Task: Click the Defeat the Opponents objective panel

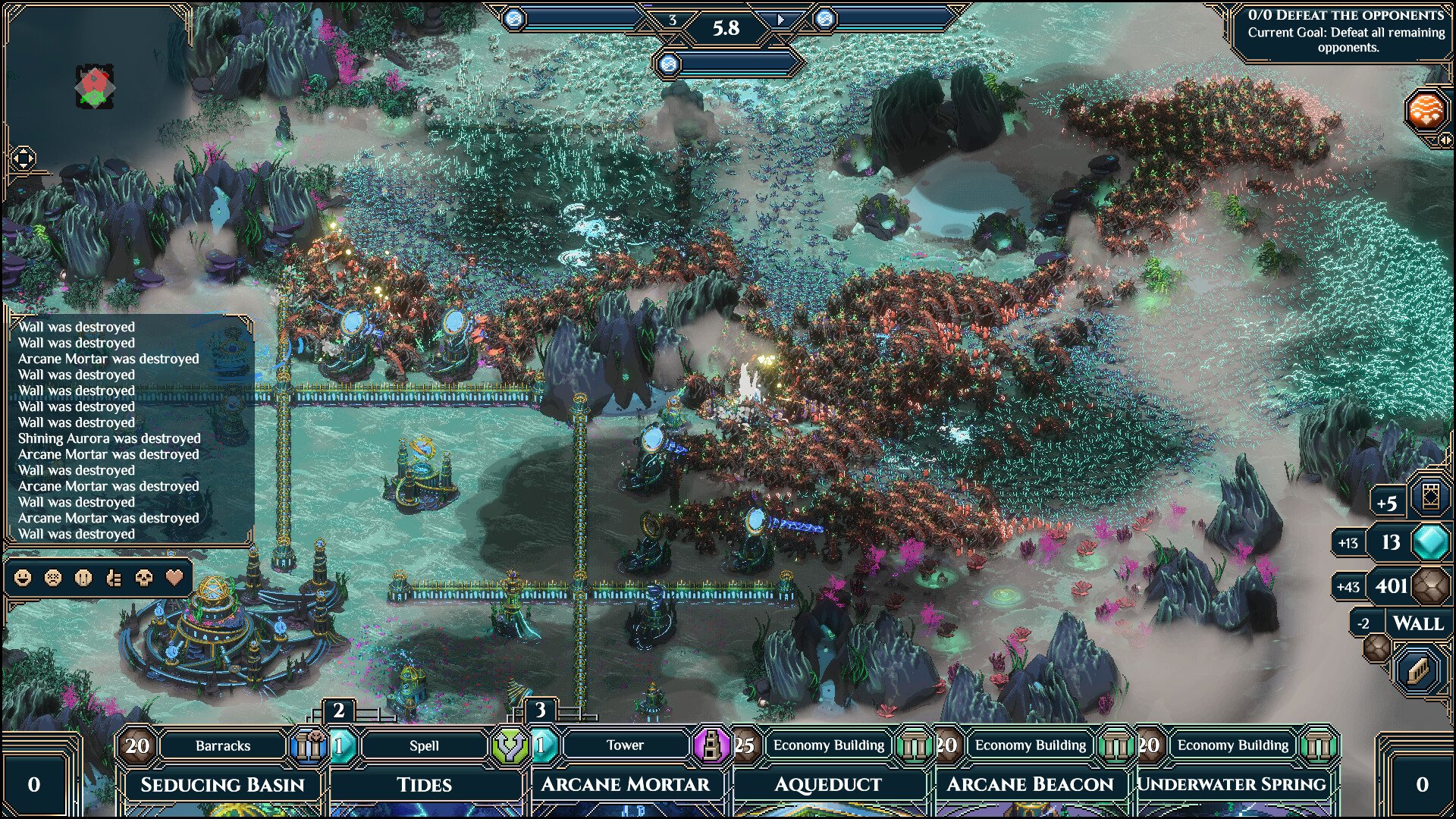Action: 1346,31
